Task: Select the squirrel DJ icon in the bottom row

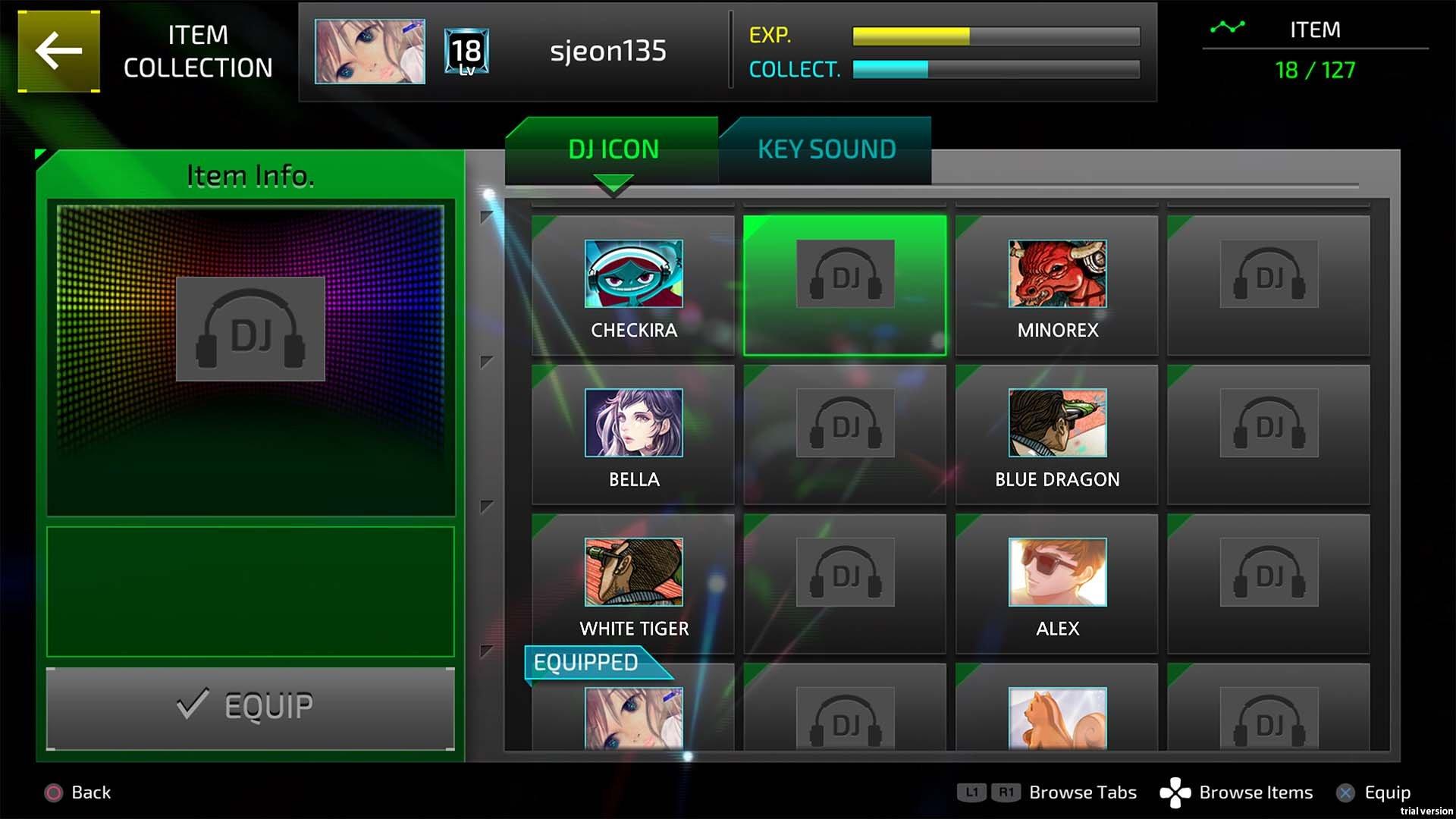Action: (x=1056, y=720)
